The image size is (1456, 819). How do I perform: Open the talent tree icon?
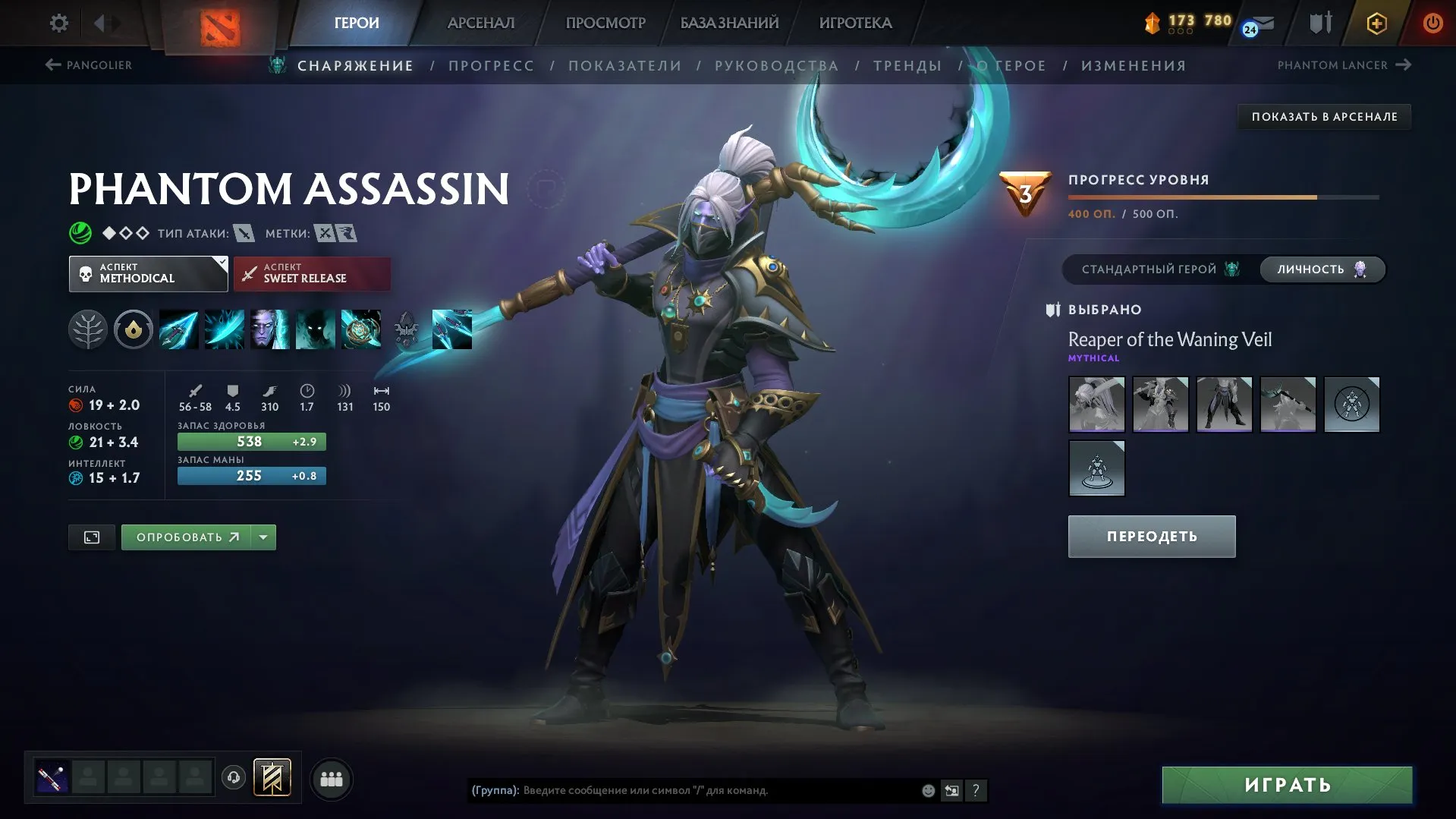87,329
